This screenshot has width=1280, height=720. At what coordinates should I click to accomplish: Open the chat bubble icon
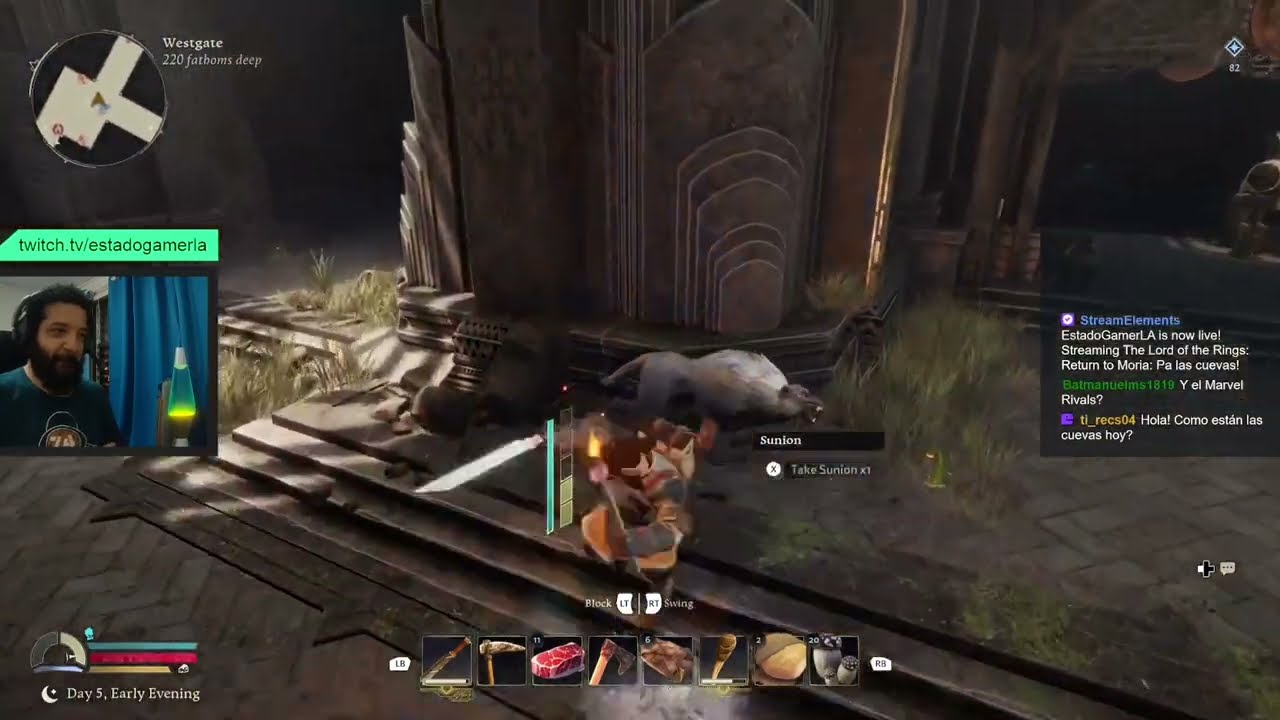(1228, 569)
